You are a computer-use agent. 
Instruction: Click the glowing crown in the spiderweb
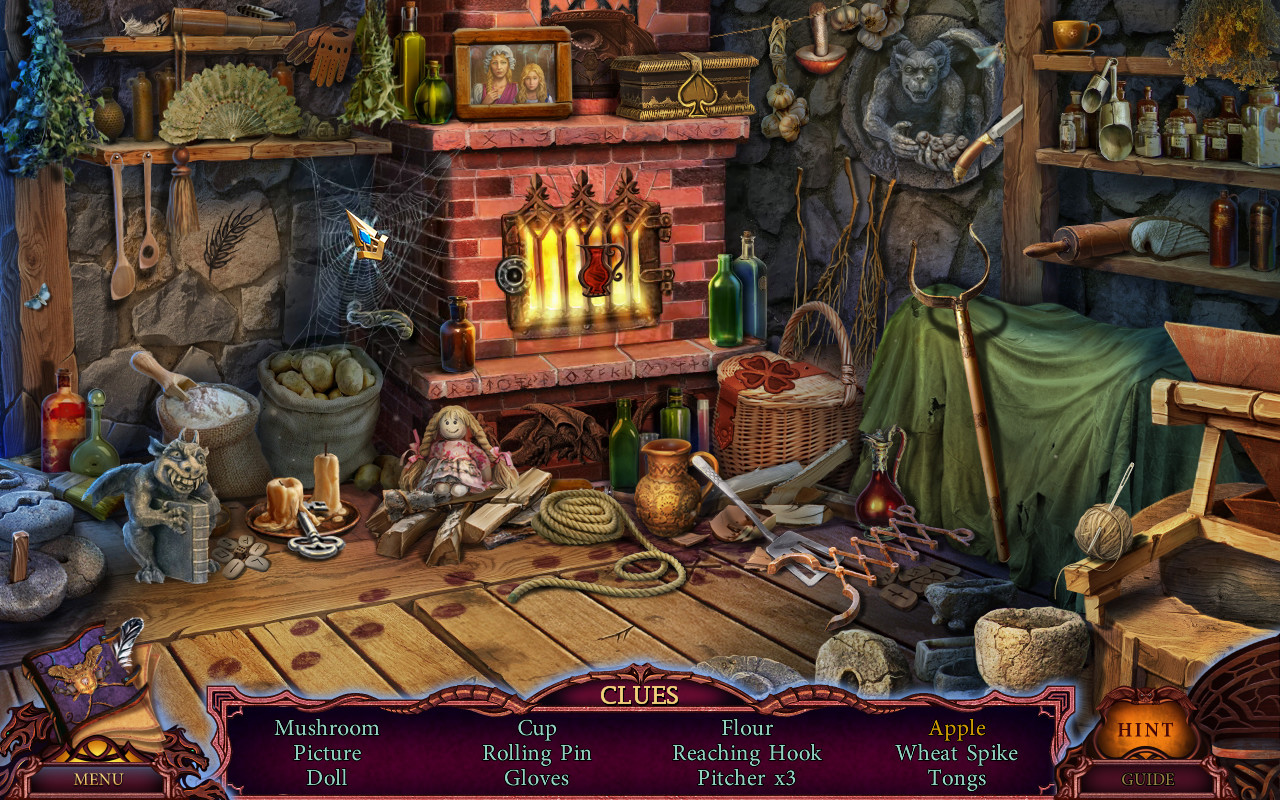point(369,238)
